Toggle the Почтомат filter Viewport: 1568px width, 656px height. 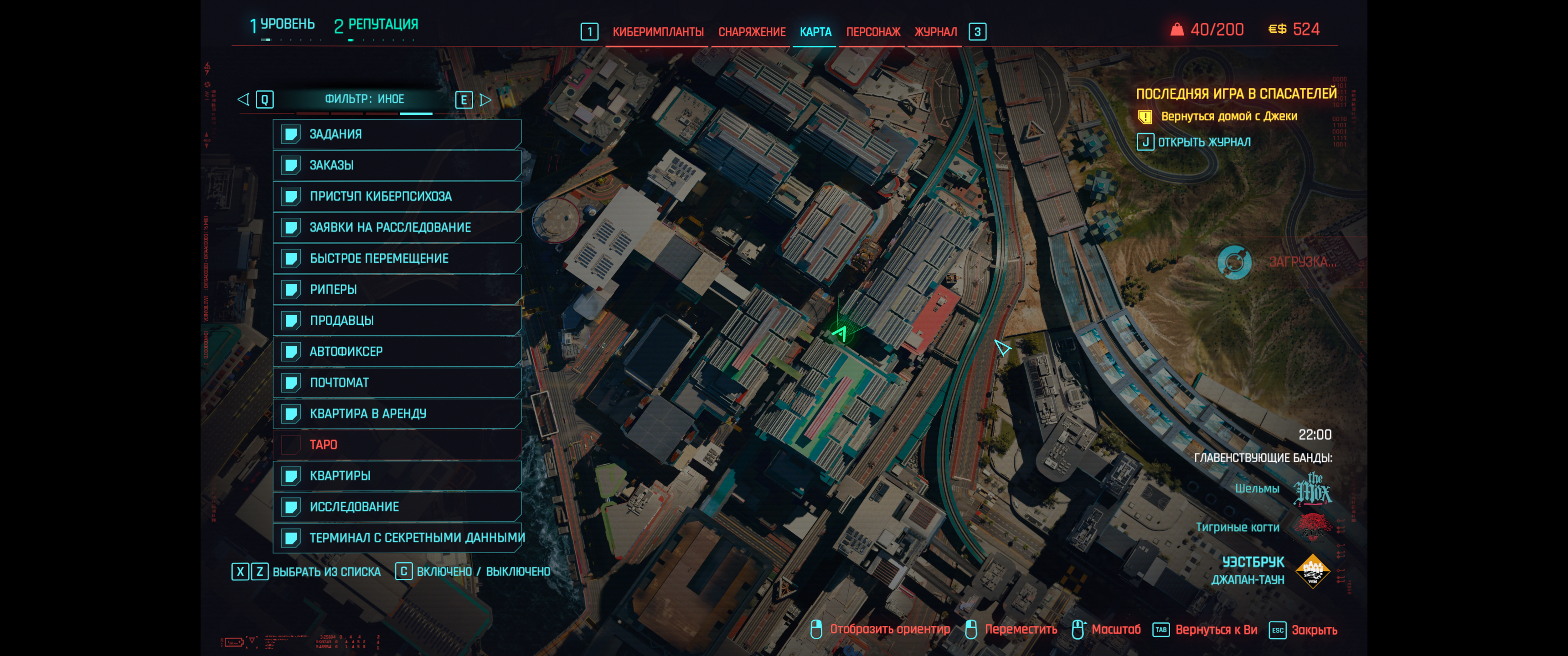pyautogui.click(x=397, y=383)
